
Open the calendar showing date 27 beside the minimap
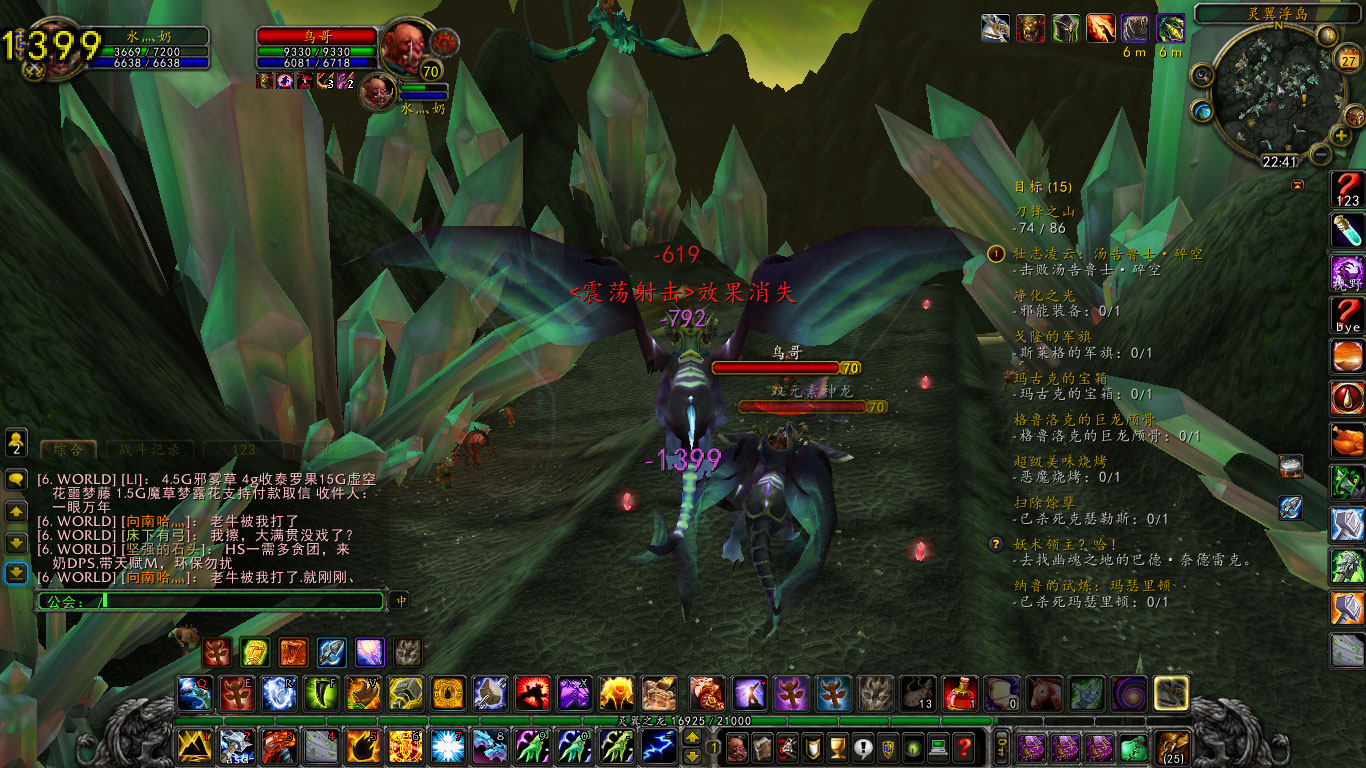(x=1348, y=60)
